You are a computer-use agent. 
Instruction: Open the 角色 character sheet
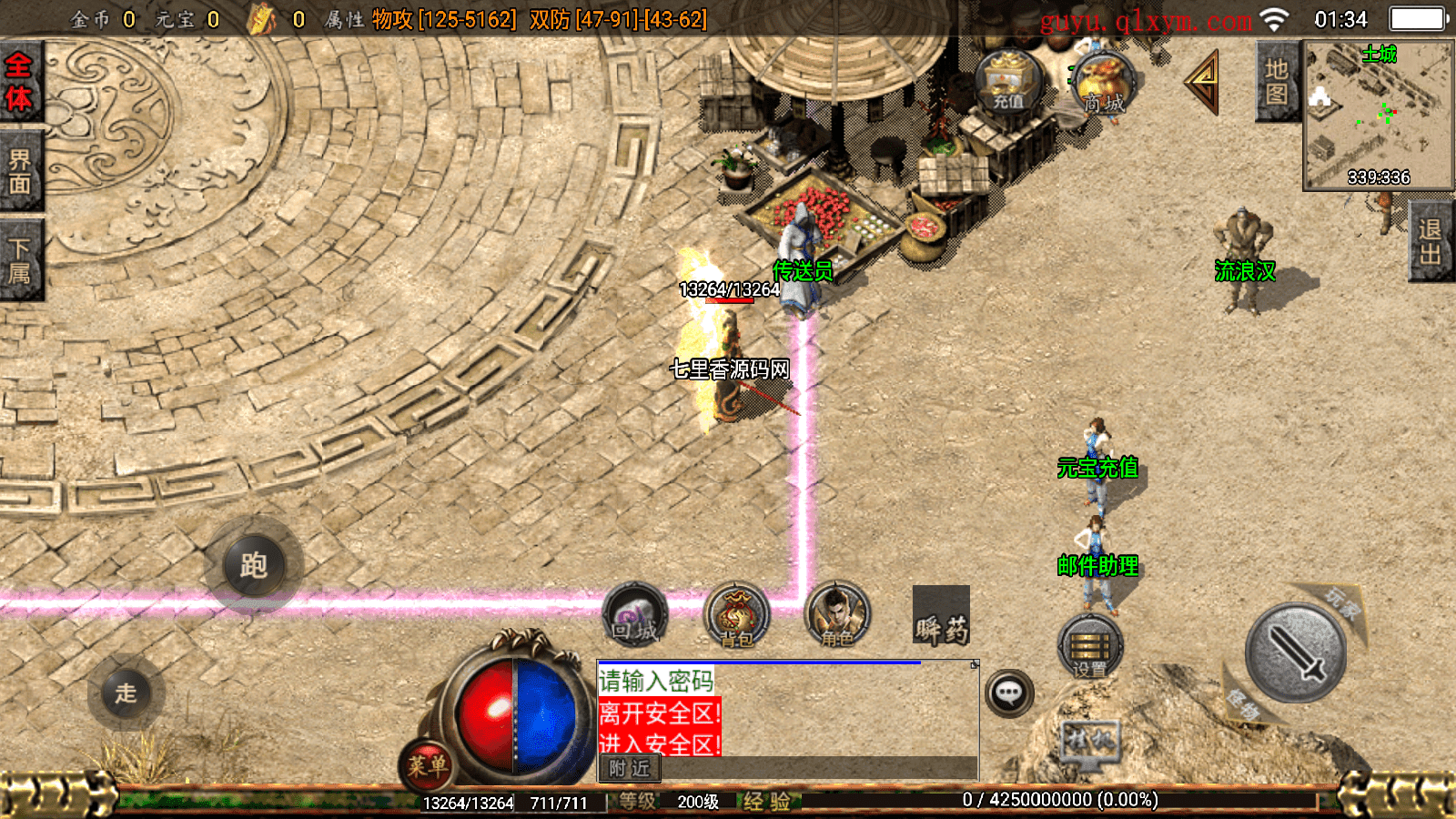(x=837, y=615)
